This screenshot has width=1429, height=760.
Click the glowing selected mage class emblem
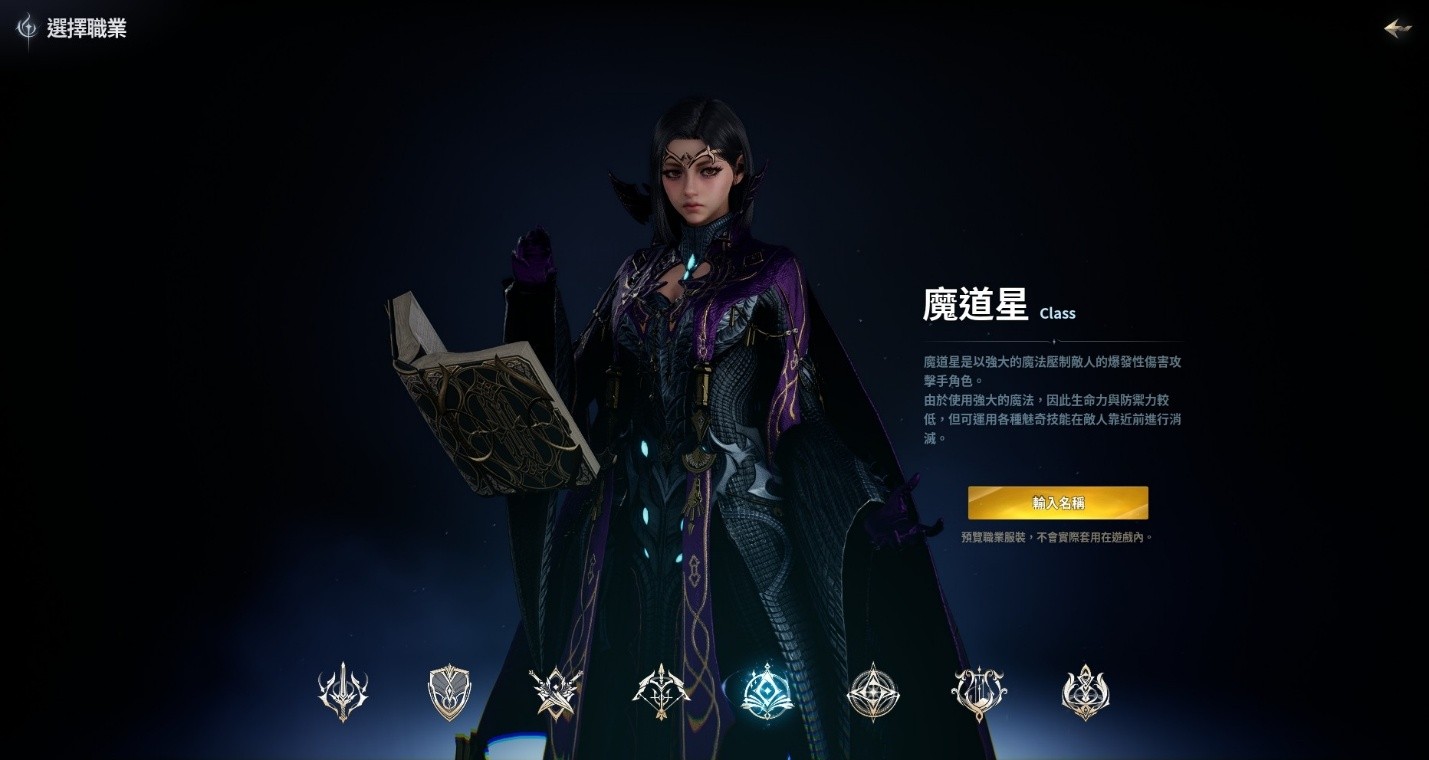pyautogui.click(x=767, y=689)
